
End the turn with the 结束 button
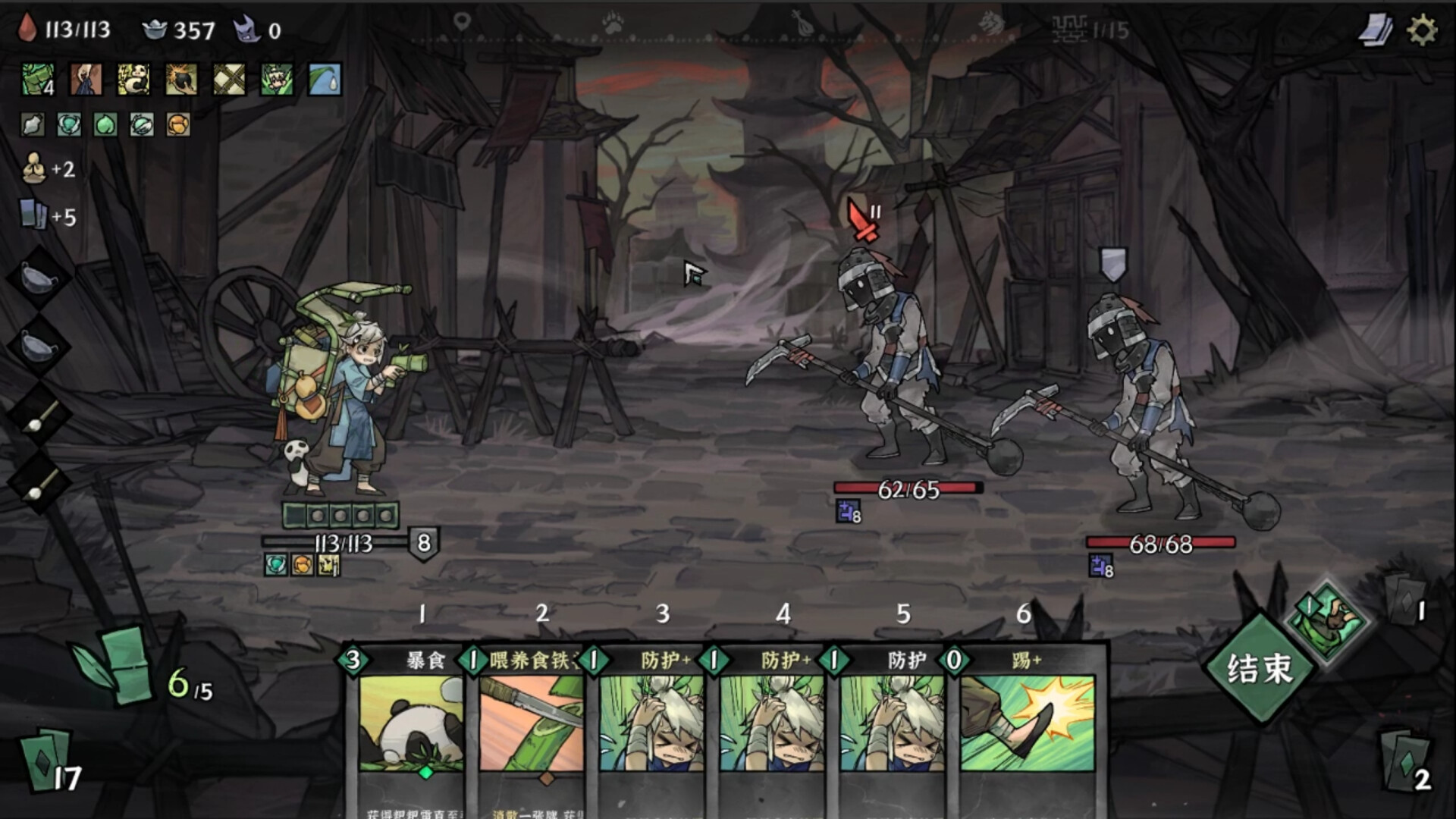1259,669
